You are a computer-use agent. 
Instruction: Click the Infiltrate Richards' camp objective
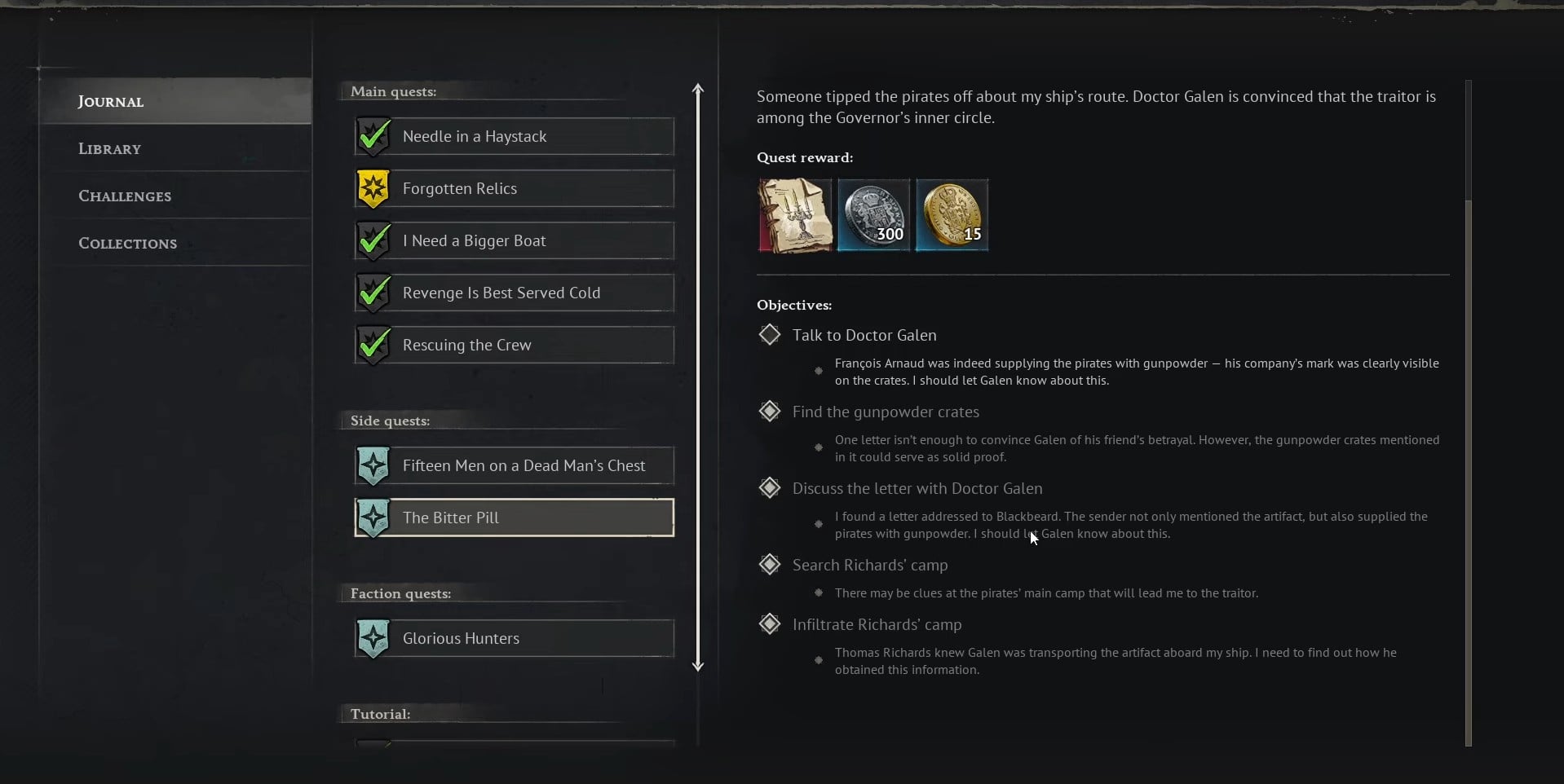tap(877, 625)
